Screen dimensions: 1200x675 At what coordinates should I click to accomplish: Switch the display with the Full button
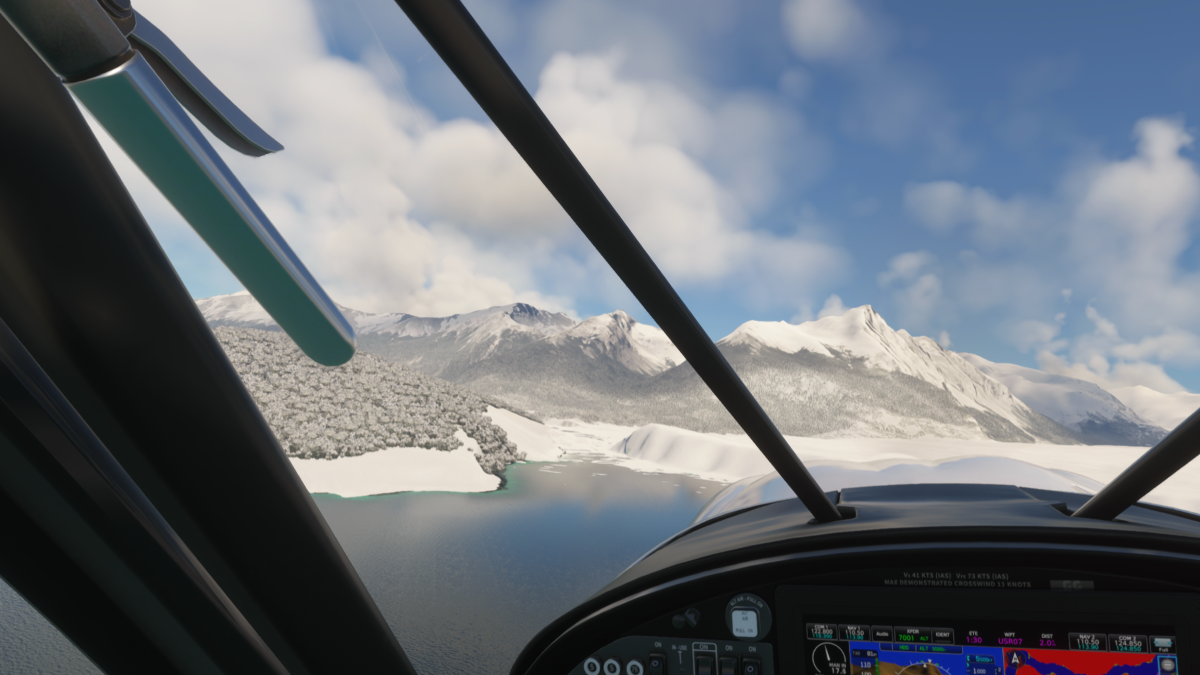(x=1161, y=644)
